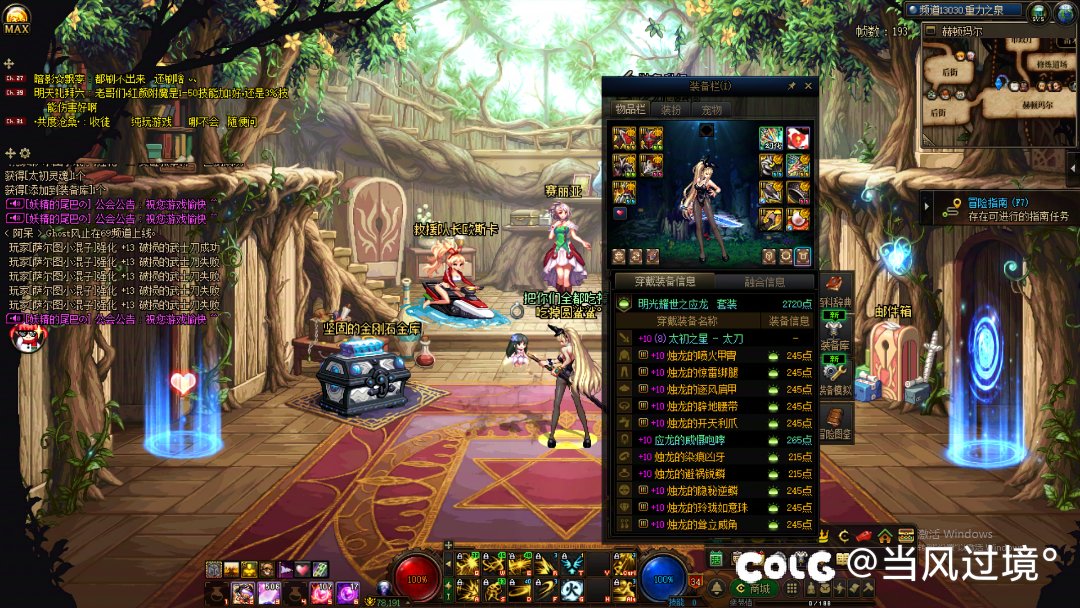Pin the equipment panel window
1080x608 pixels.
(791, 87)
